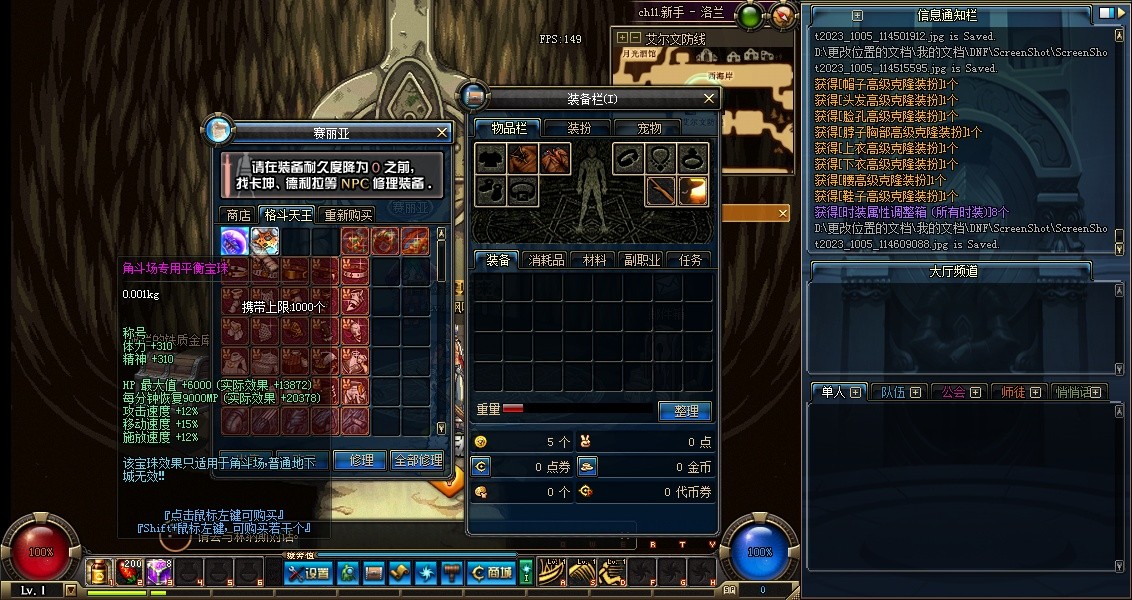Open the 材料 materials category
Viewport: 1132px width, 600px height.
click(x=594, y=260)
